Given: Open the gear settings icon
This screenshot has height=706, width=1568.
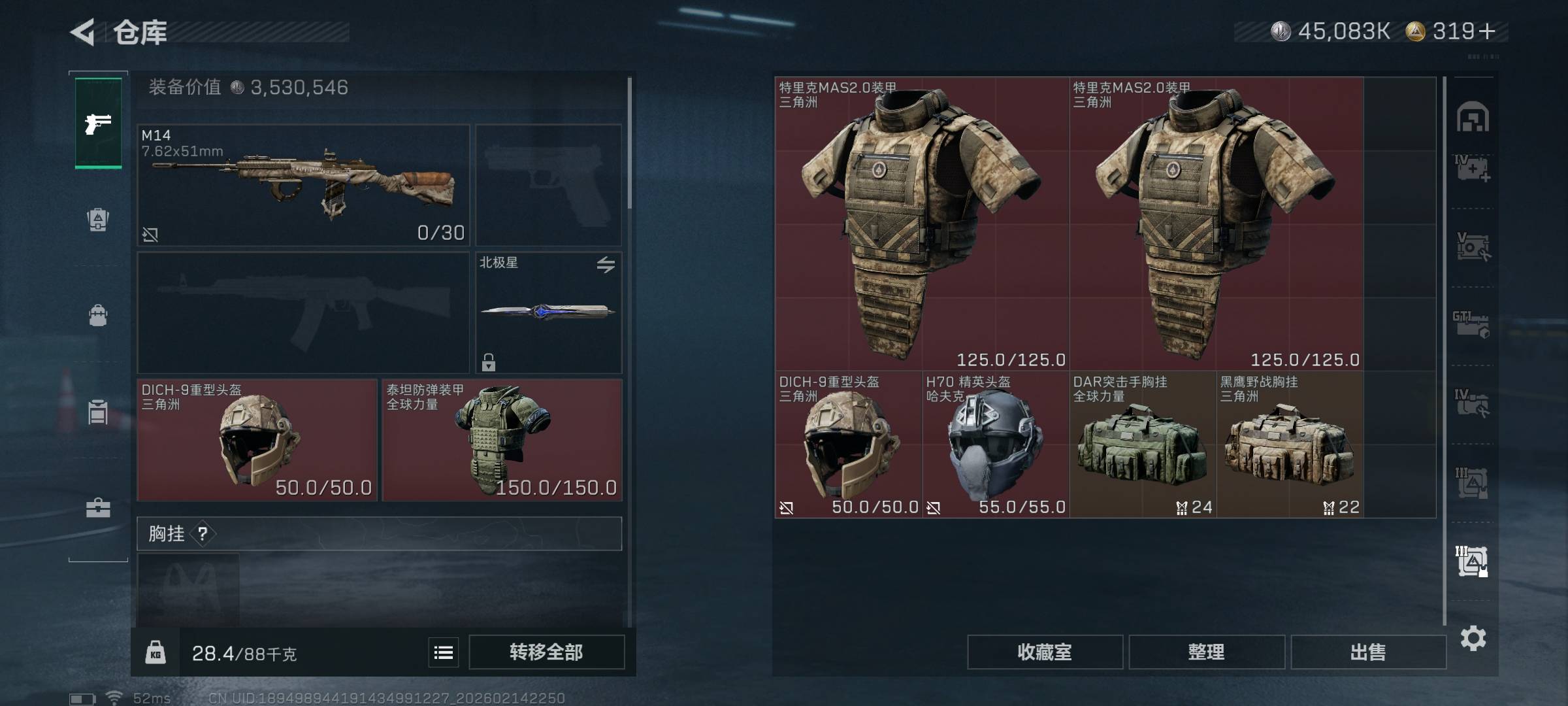Looking at the screenshot, I should pos(1473,638).
